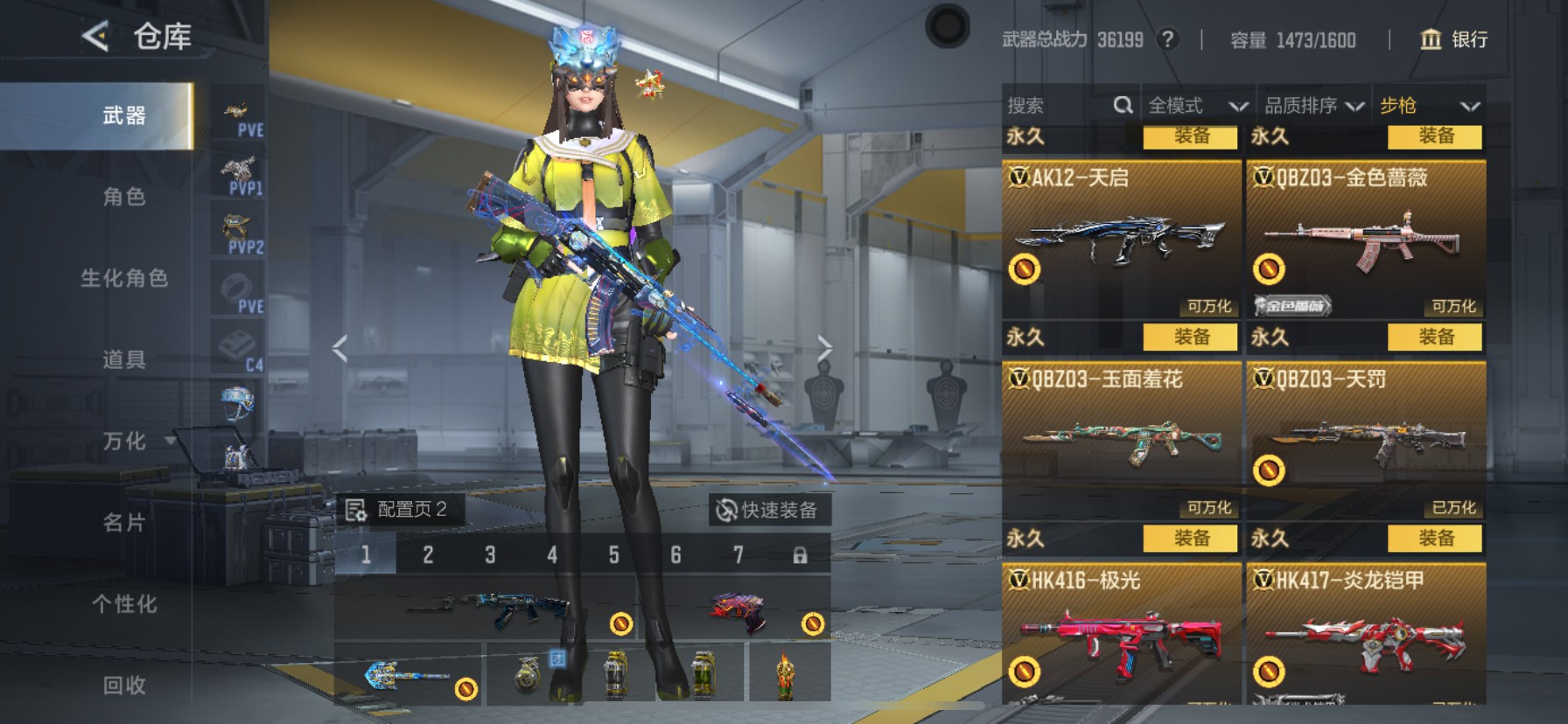Select the 道具 items tab

[123, 359]
